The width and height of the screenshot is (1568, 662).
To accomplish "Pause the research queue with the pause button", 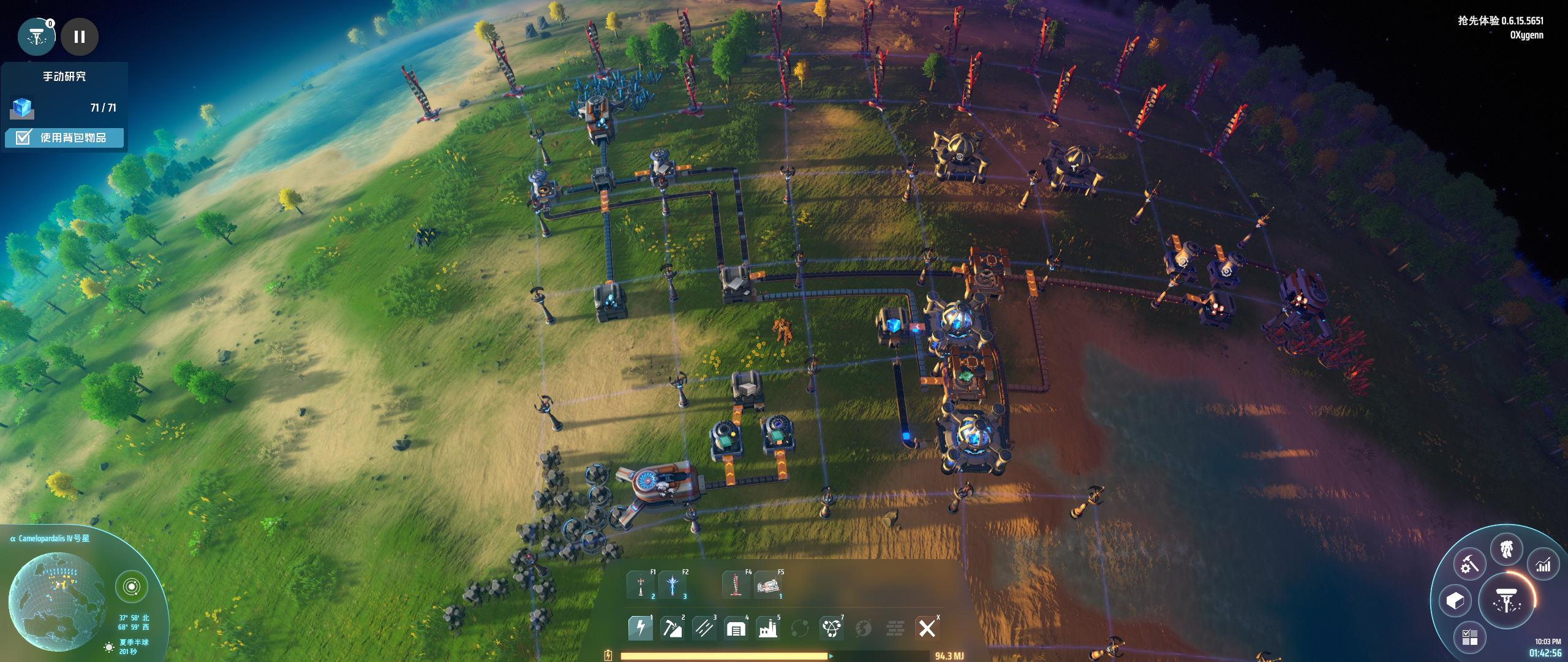I will pyautogui.click(x=80, y=37).
